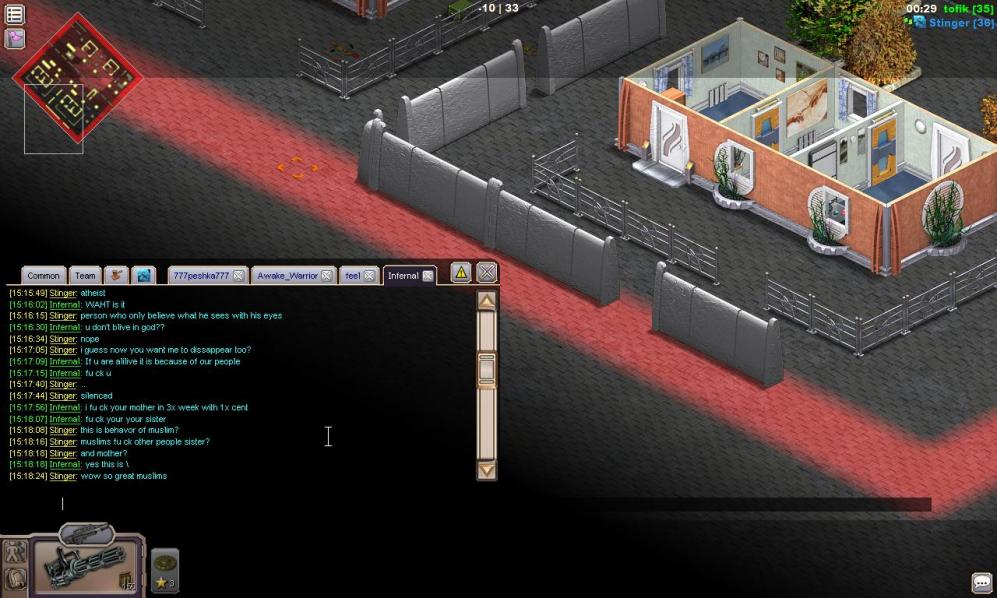The image size is (997, 598).
Task: Select the Awake_Warrior chat tab
Action: [286, 276]
